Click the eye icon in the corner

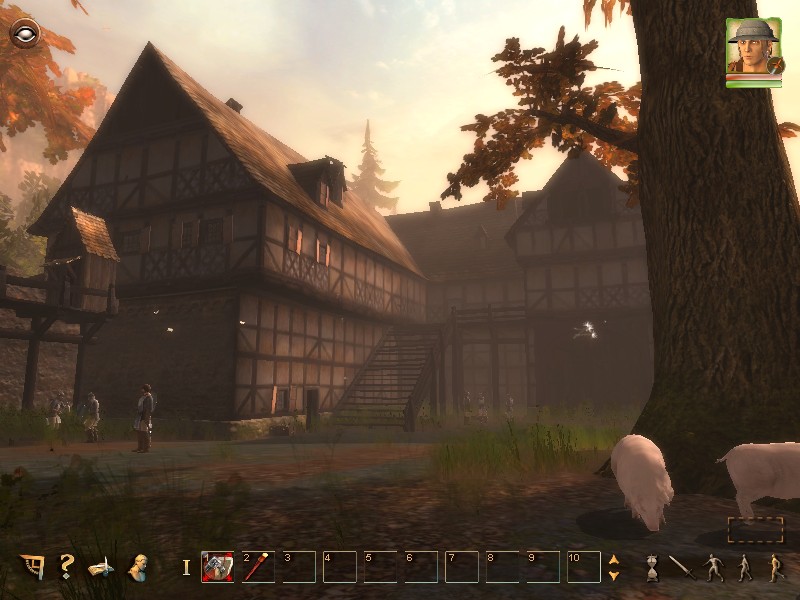click(23, 34)
